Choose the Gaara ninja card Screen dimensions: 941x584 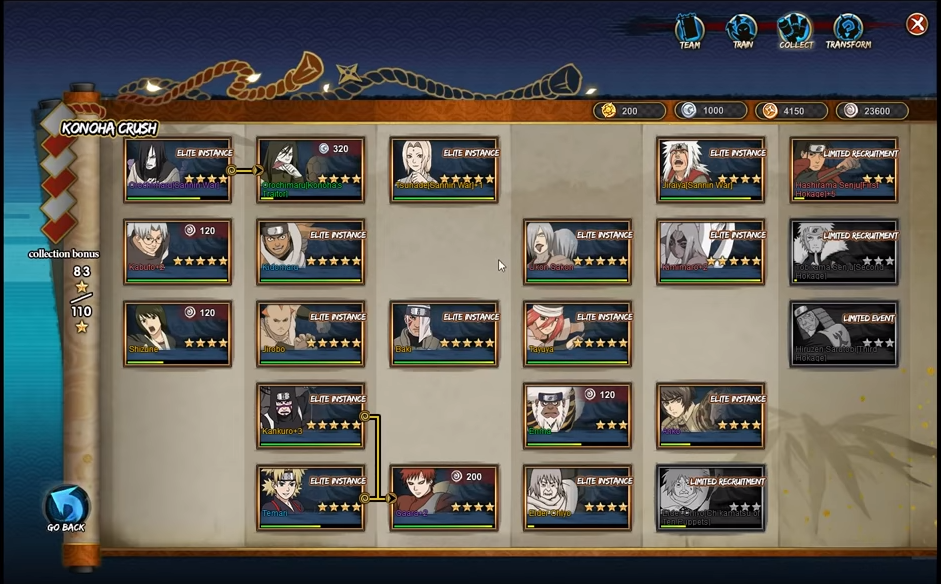[444, 497]
